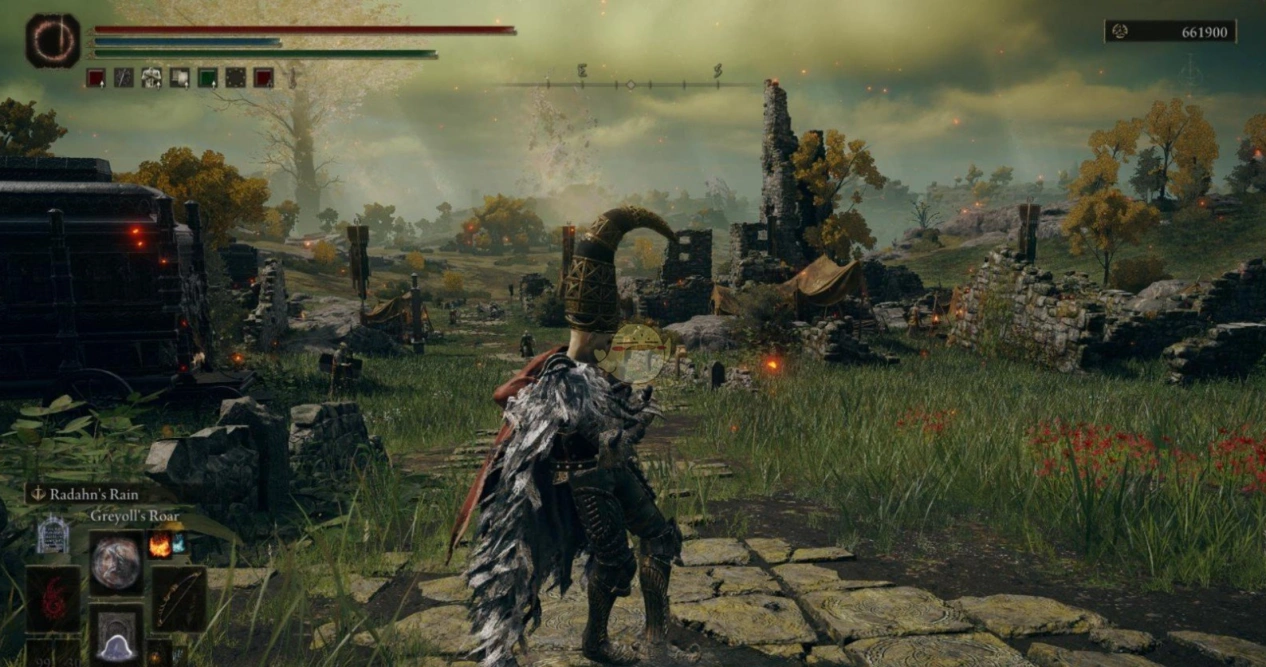The image size is (1266, 667).
Task: Click the flame icon beside Greyoll's Roar slot
Action: pos(159,545)
